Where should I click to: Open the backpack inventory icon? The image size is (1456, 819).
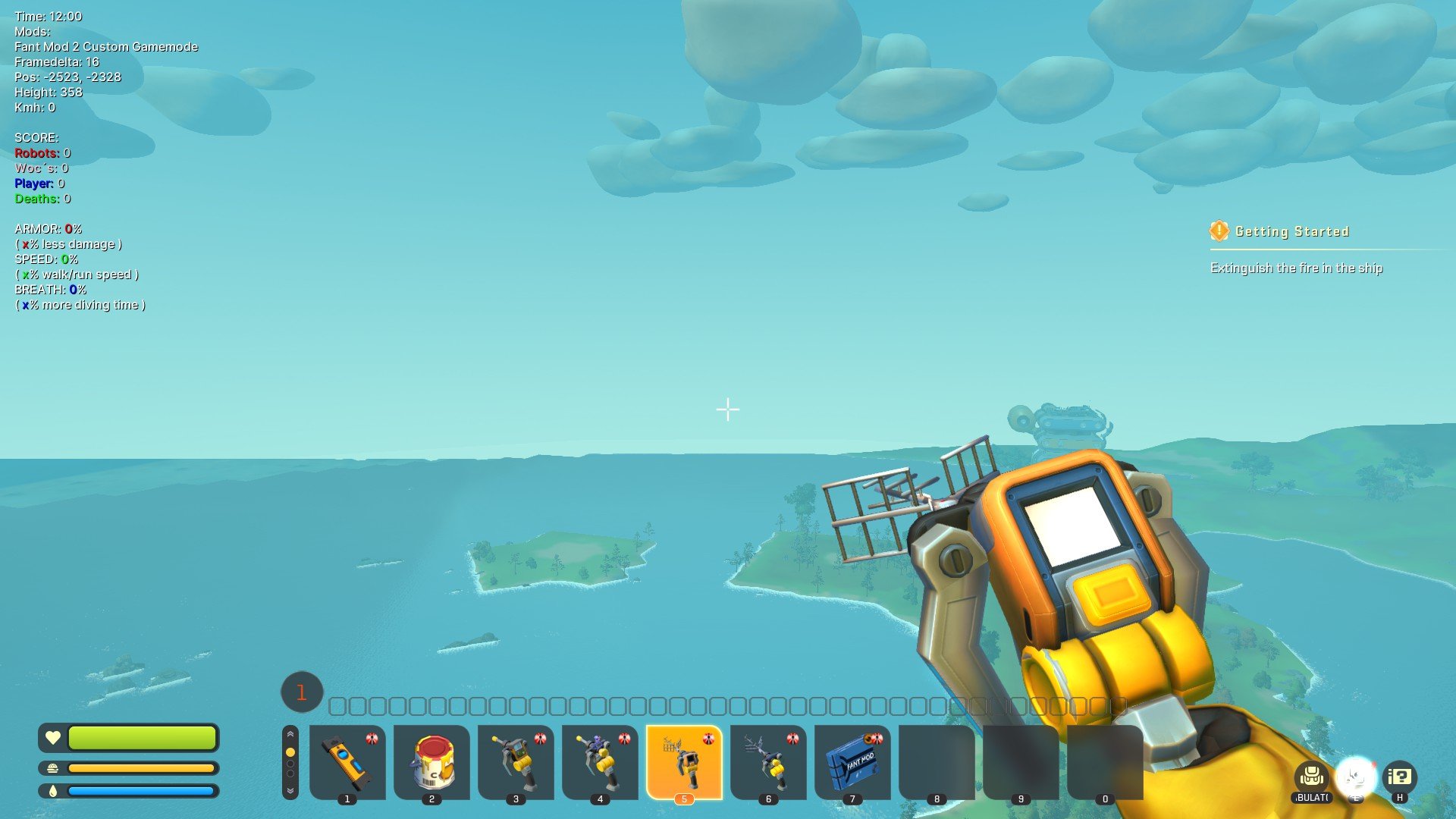click(x=1311, y=777)
